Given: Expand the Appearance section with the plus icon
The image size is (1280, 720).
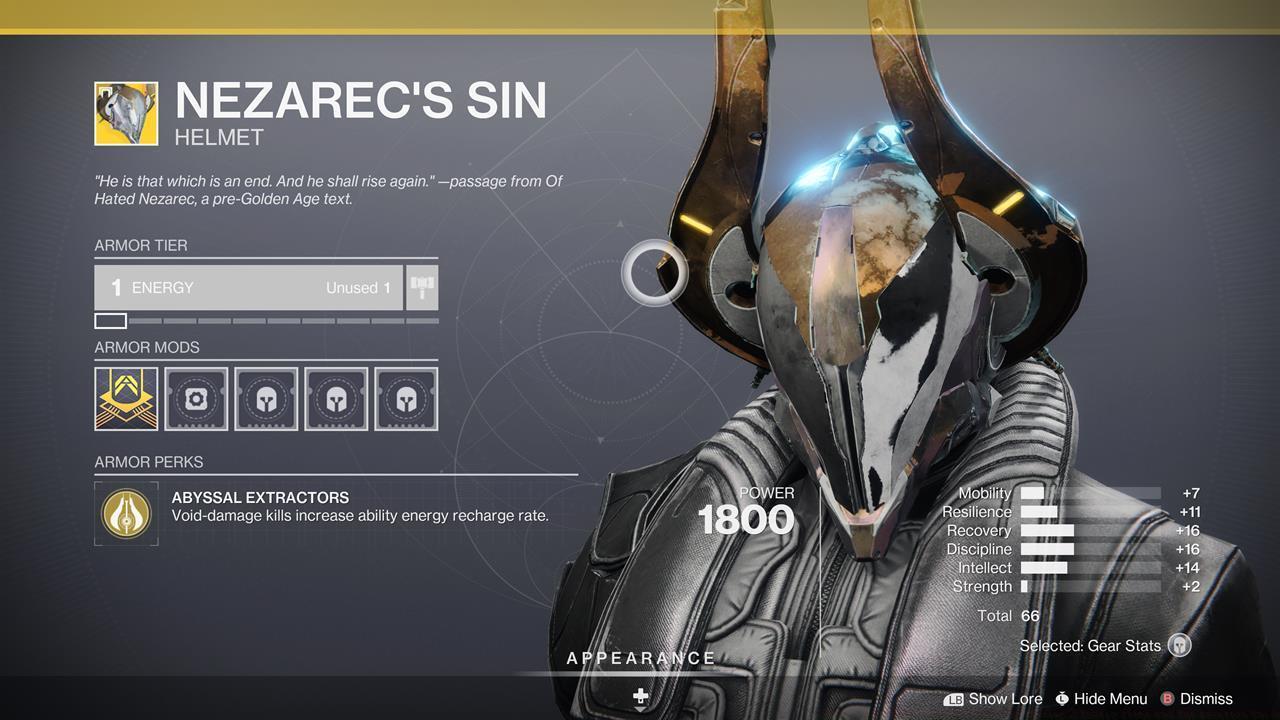Looking at the screenshot, I should click(x=640, y=693).
